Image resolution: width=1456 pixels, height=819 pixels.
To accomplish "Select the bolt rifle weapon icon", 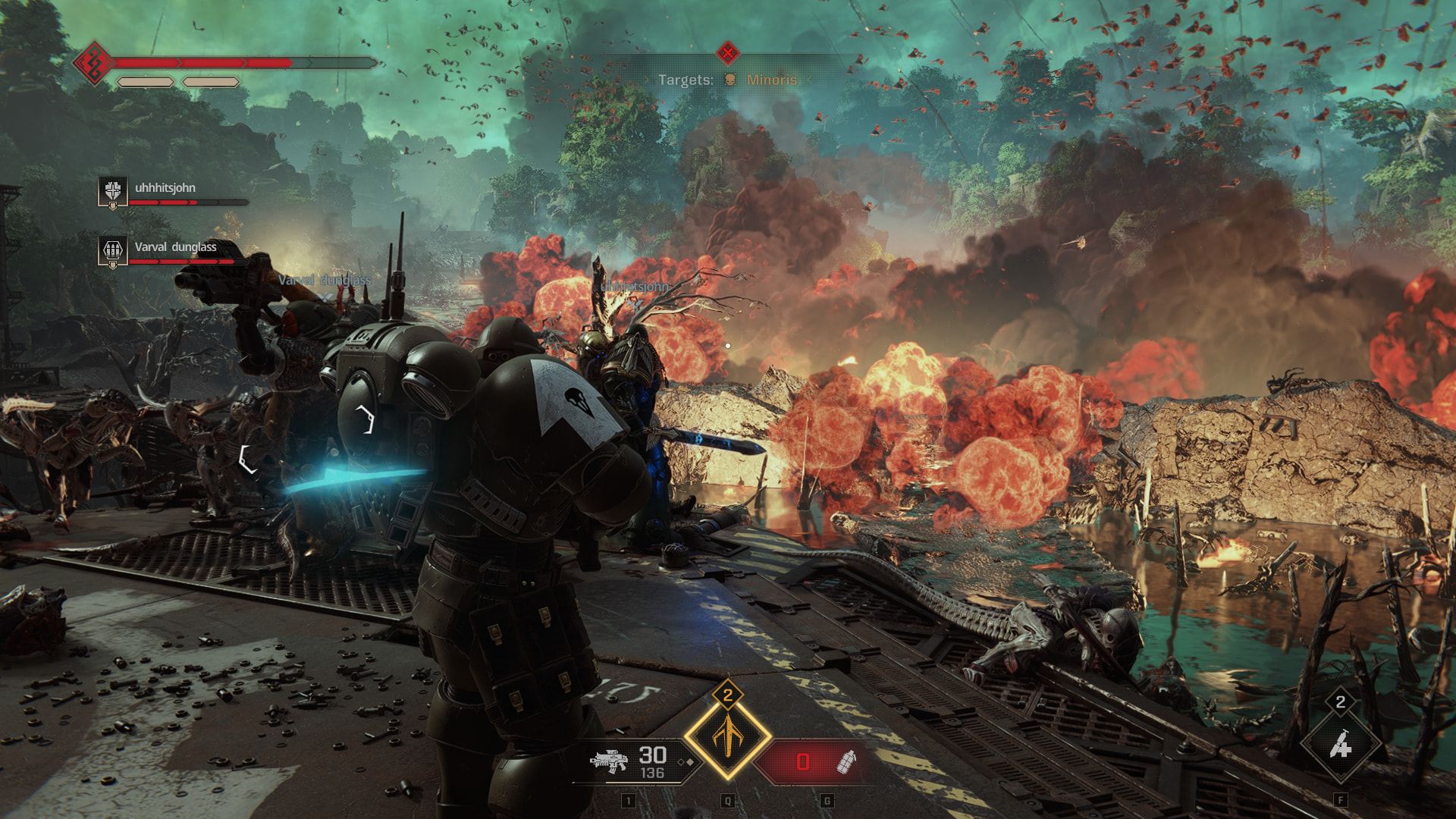I will tap(609, 761).
